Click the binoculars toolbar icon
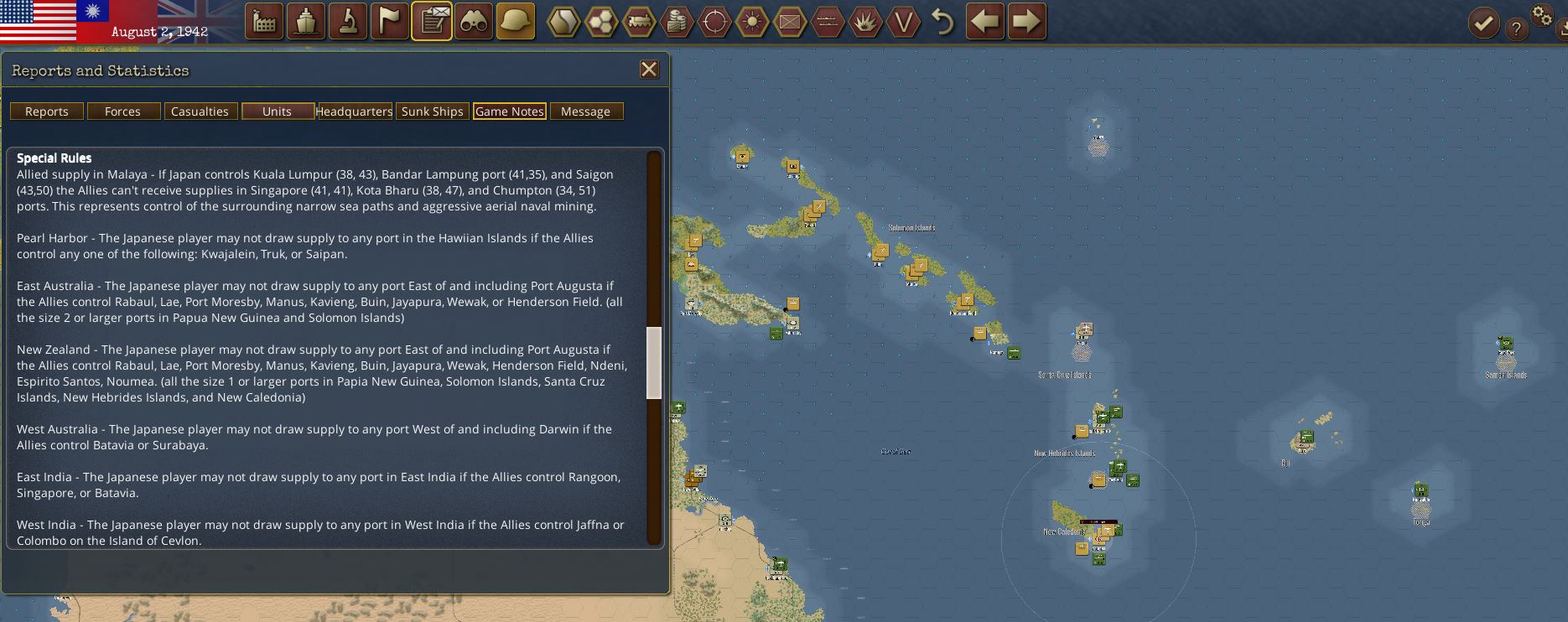Image resolution: width=1568 pixels, height=622 pixels. point(474,22)
